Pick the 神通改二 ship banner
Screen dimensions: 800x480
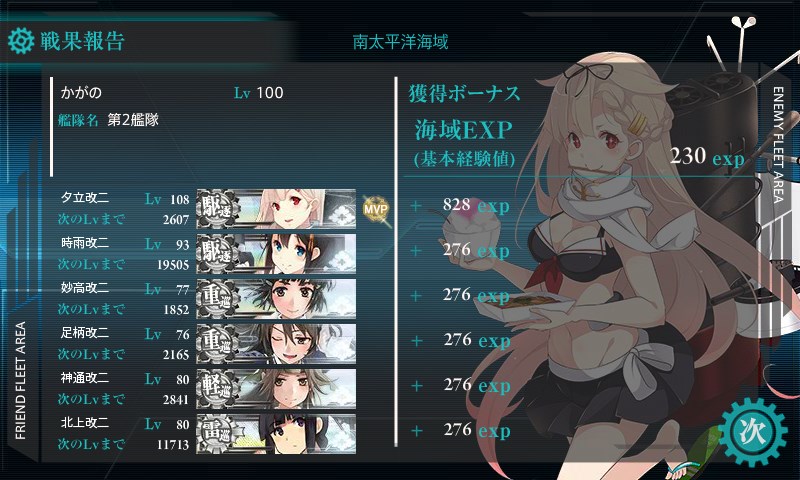[x=277, y=386]
